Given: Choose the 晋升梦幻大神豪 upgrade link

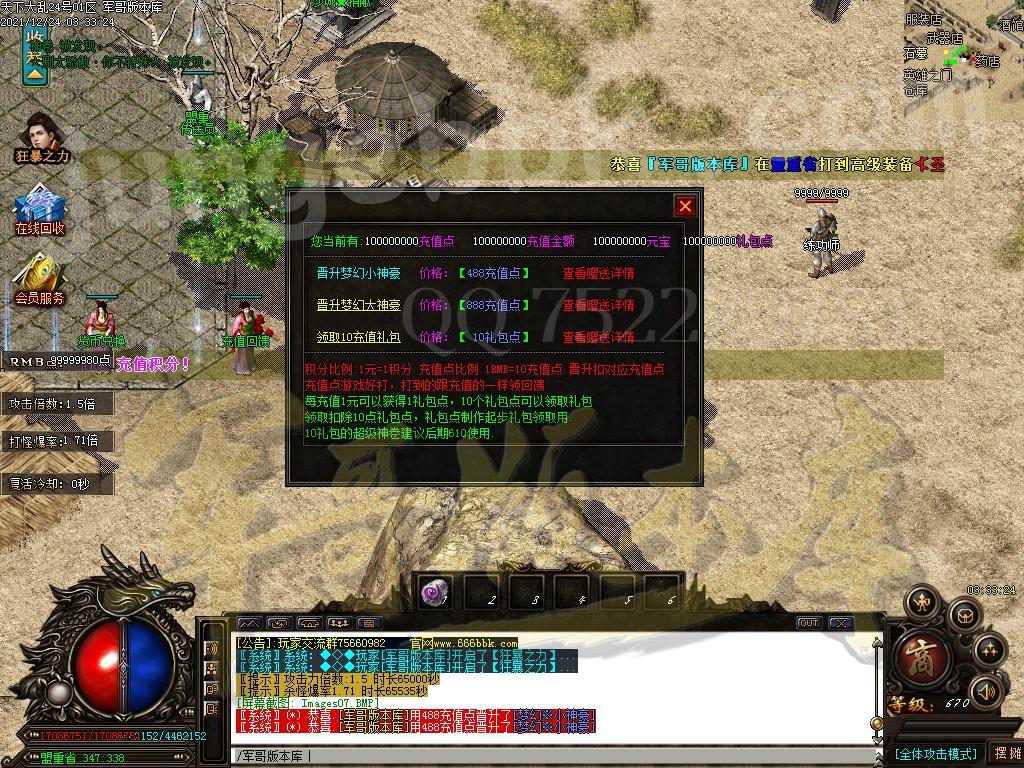Looking at the screenshot, I should click(x=358, y=305).
